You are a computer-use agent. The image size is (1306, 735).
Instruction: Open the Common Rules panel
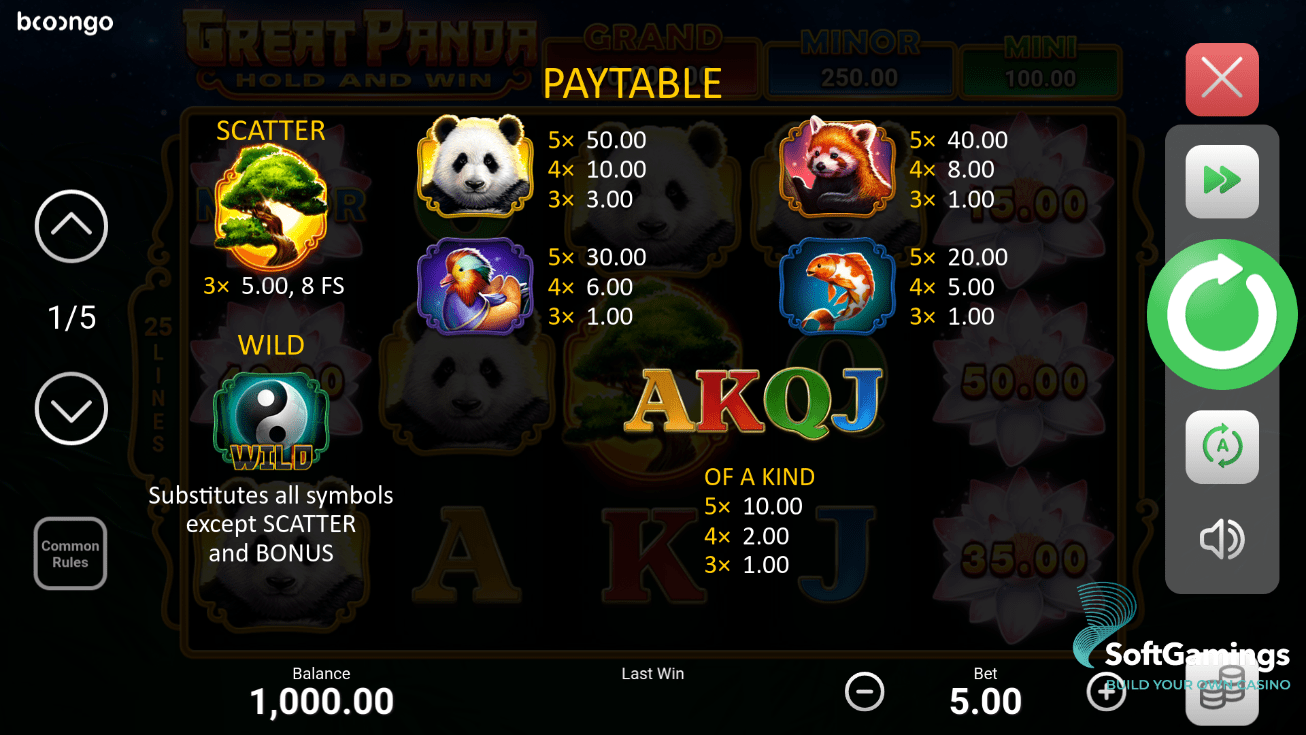[70, 553]
